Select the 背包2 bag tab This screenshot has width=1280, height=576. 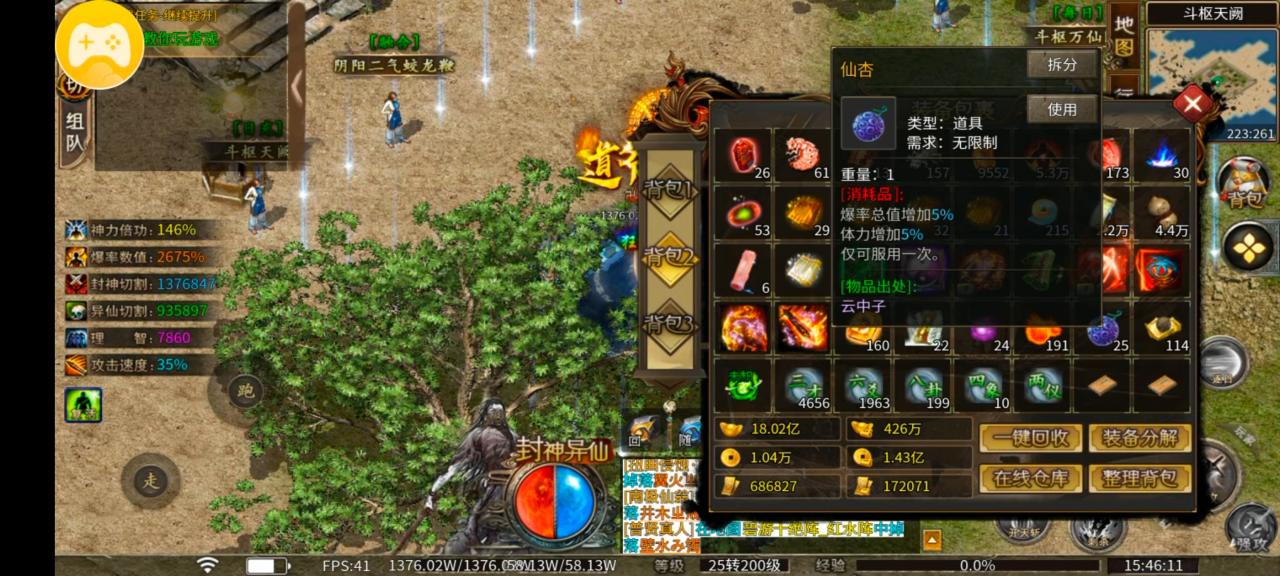click(669, 257)
